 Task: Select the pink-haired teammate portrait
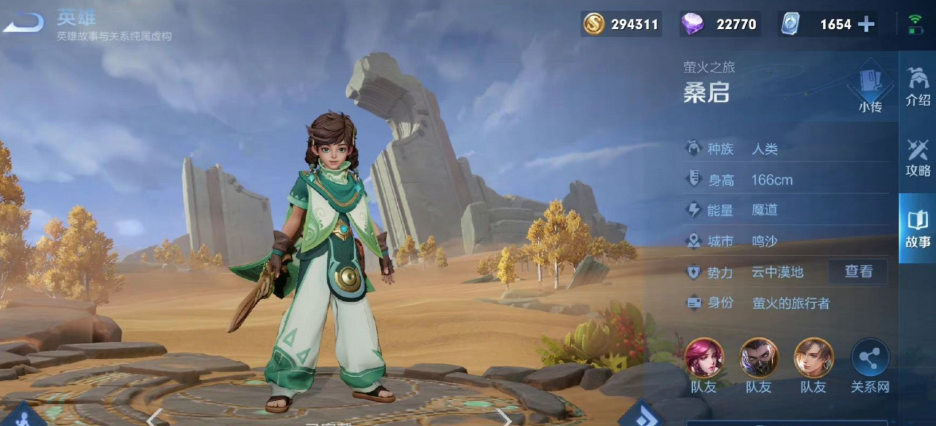click(x=704, y=359)
